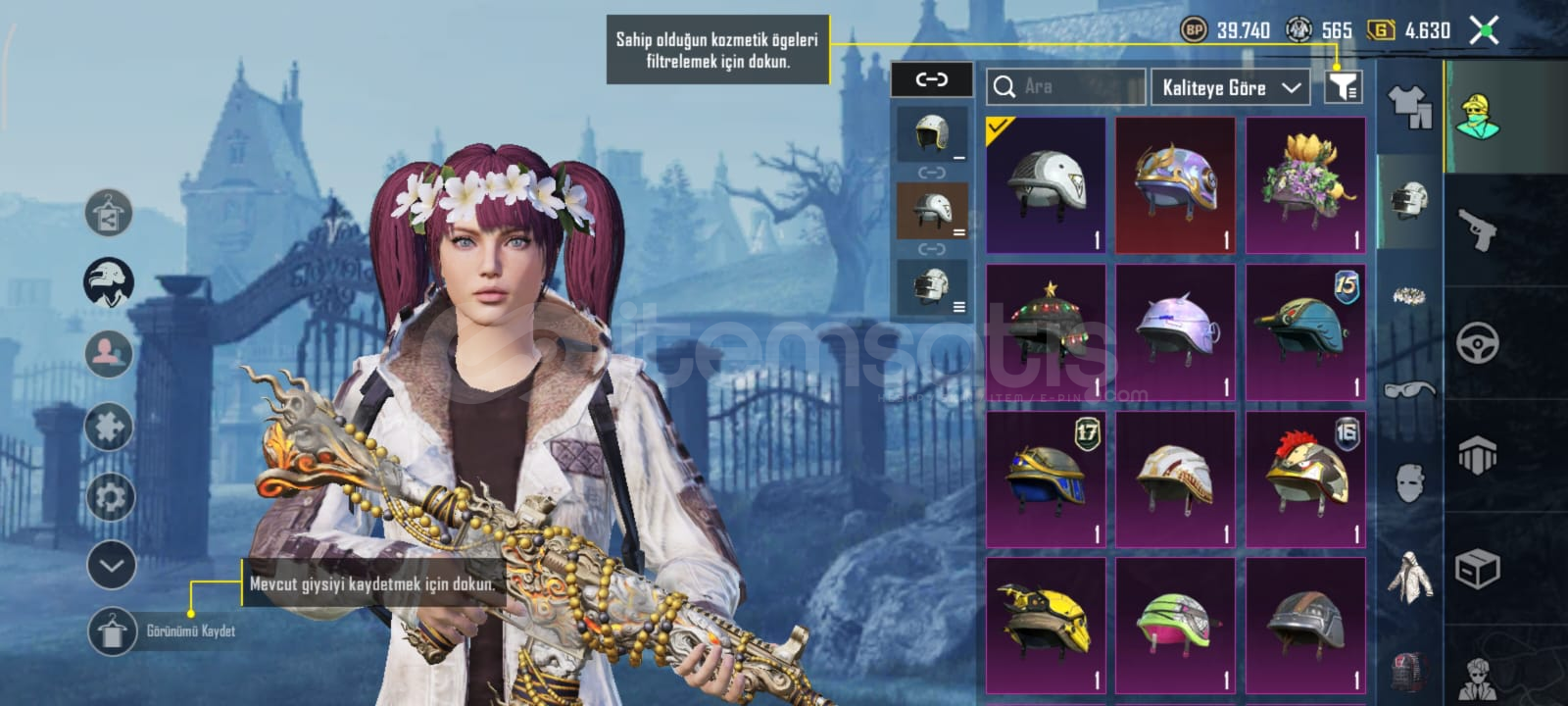Open the gear settings icon
The width and height of the screenshot is (1568, 706).
(x=110, y=497)
